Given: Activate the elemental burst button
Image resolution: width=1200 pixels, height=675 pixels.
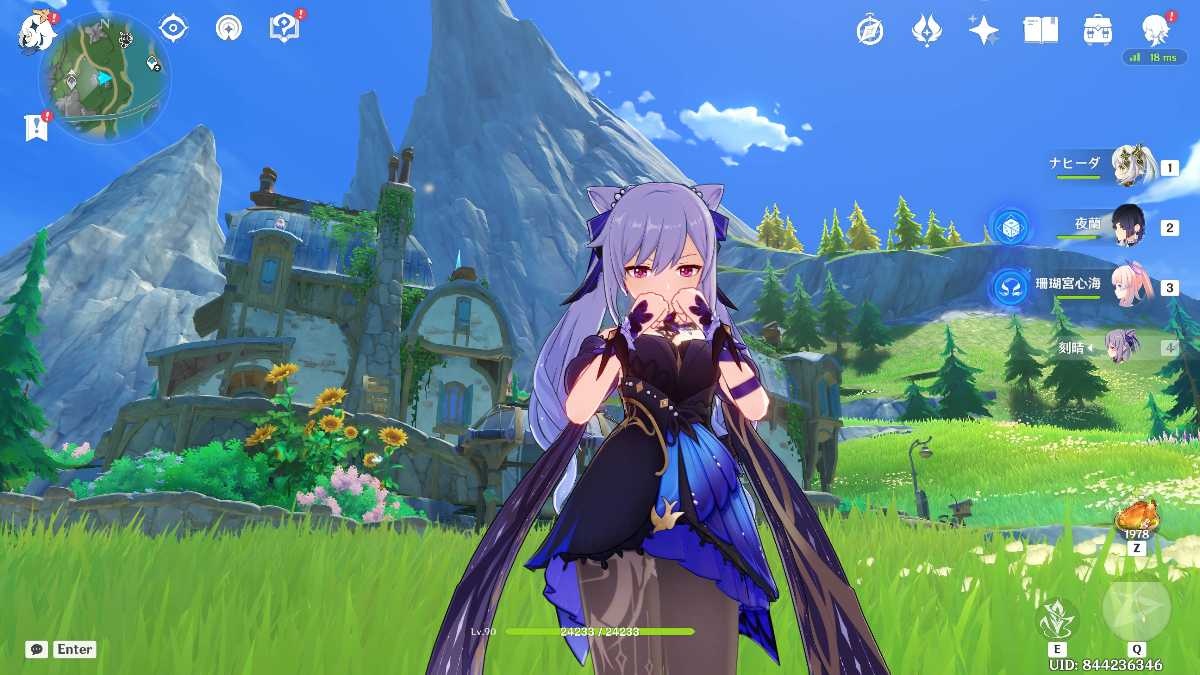Looking at the screenshot, I should [1136, 608].
